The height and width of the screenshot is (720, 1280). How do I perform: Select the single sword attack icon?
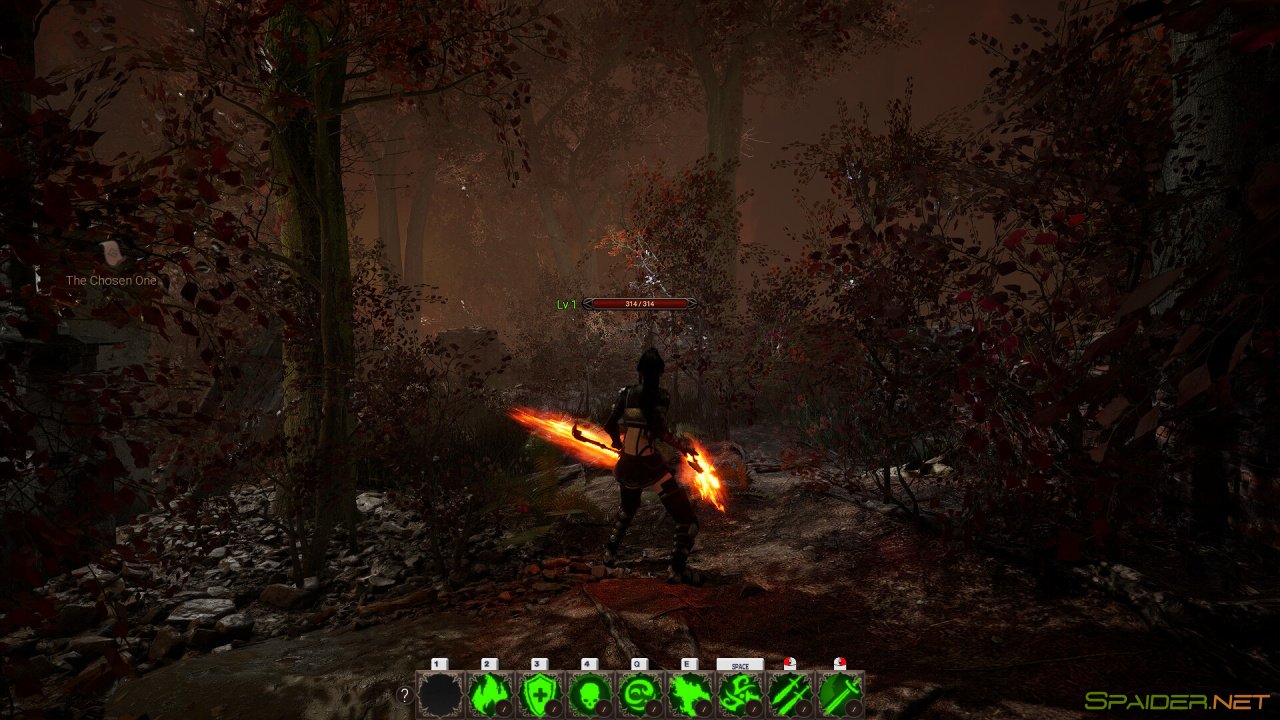coord(840,694)
